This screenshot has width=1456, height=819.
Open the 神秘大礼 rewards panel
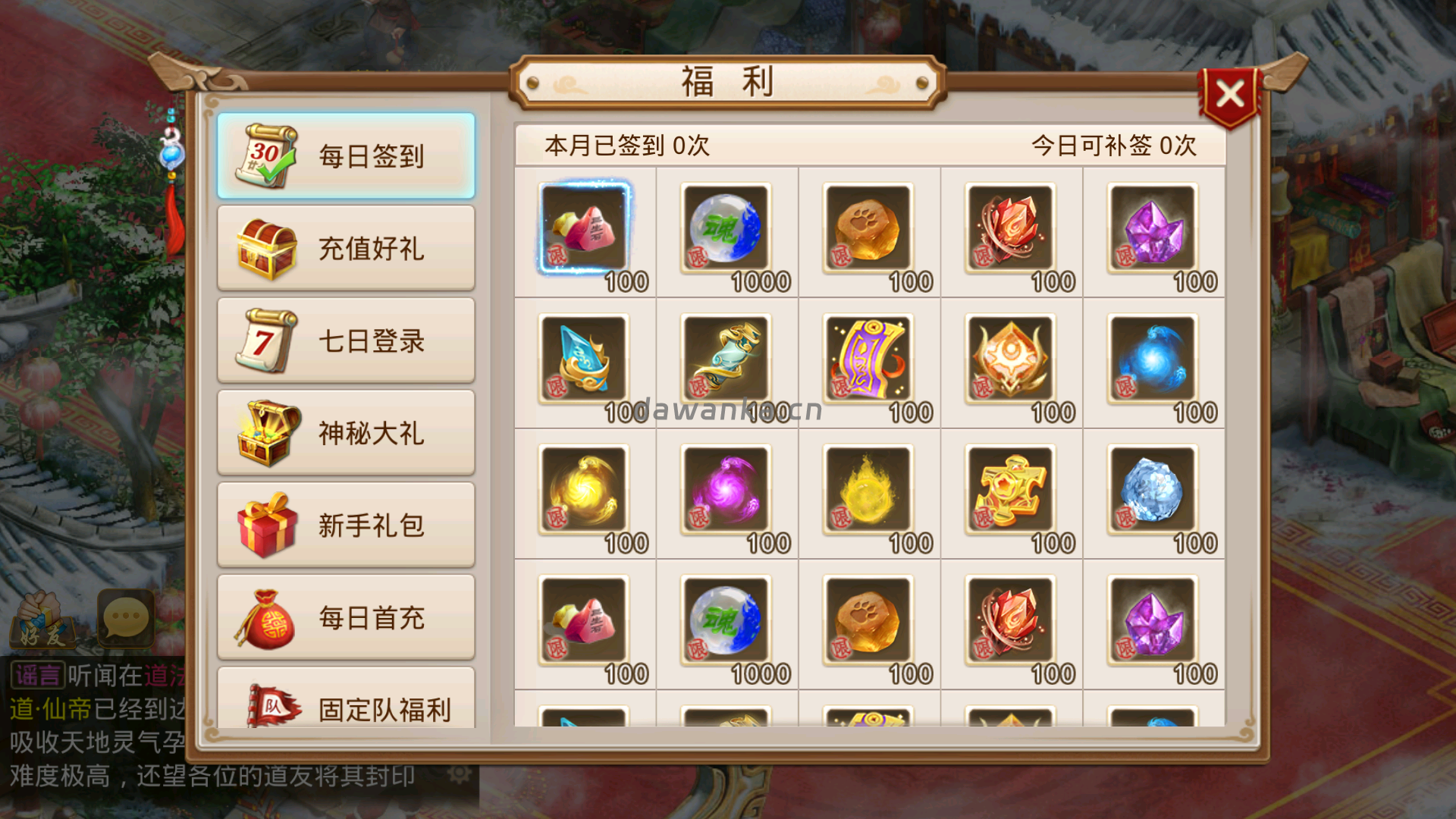pyautogui.click(x=345, y=433)
